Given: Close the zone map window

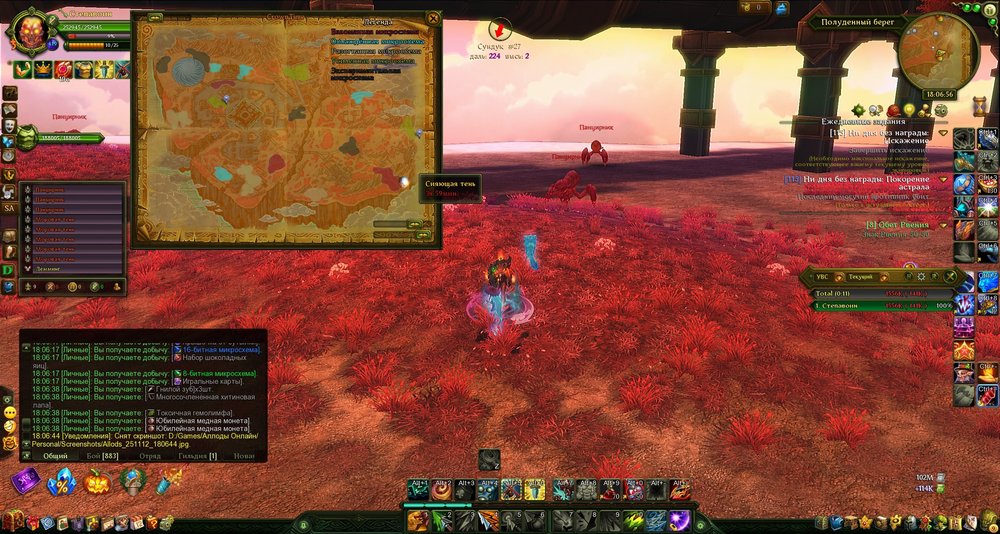Looking at the screenshot, I should (432, 18).
